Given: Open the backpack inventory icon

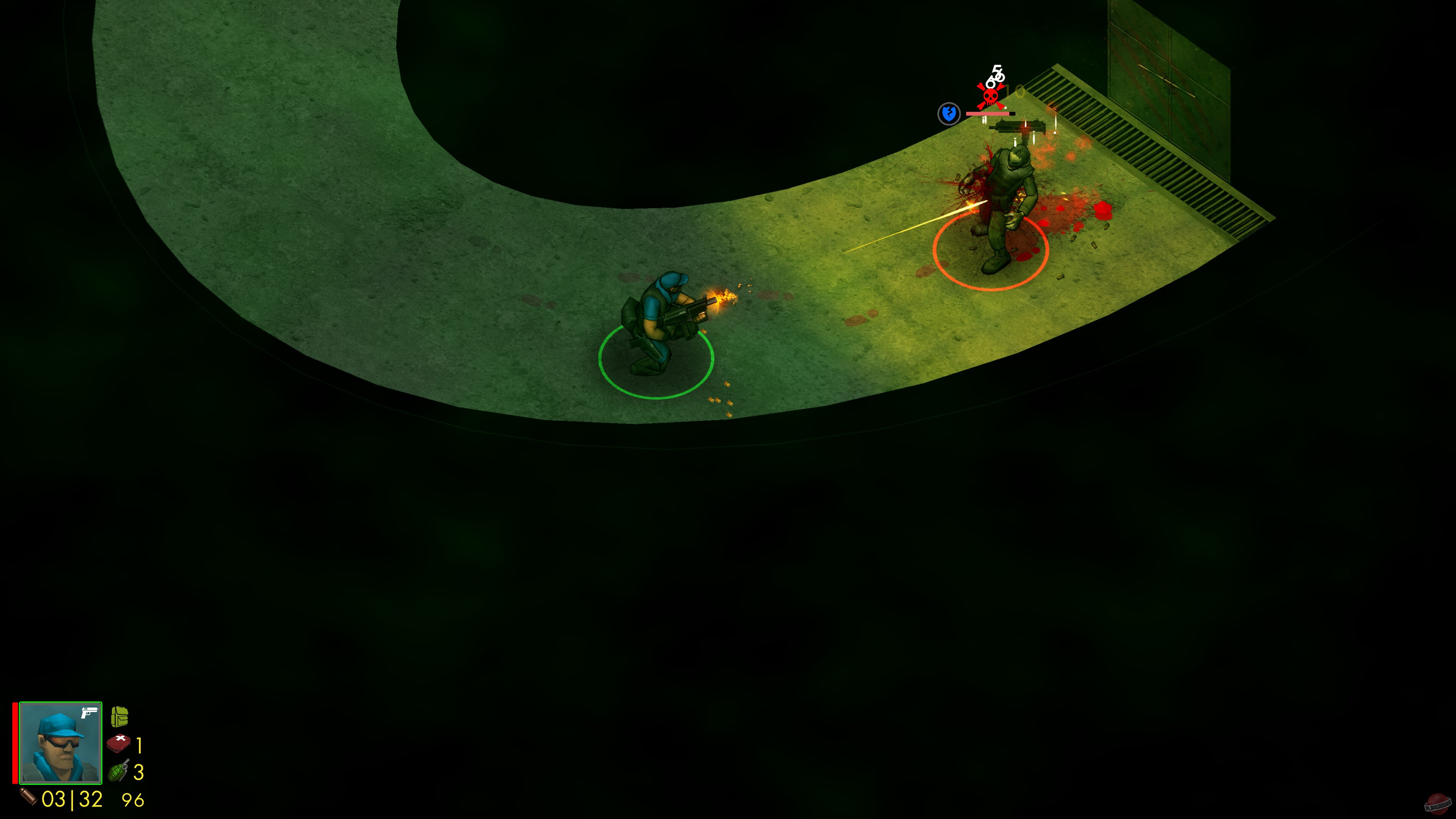Looking at the screenshot, I should click(x=121, y=717).
